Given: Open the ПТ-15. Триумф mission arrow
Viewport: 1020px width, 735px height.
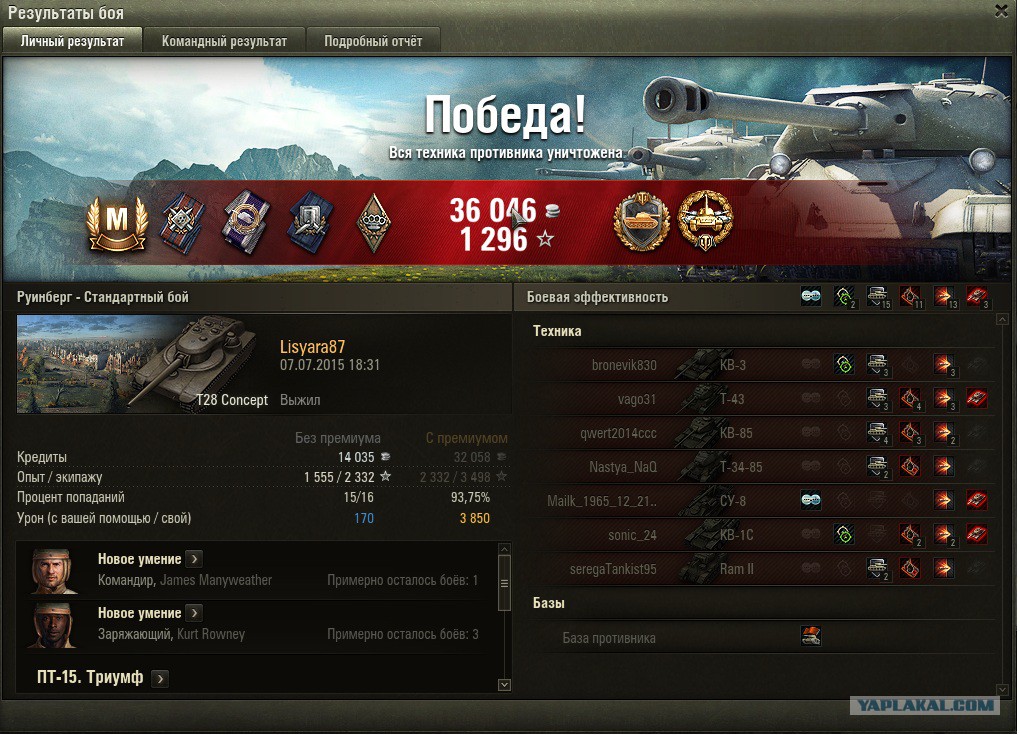Looking at the screenshot, I should click(160, 678).
